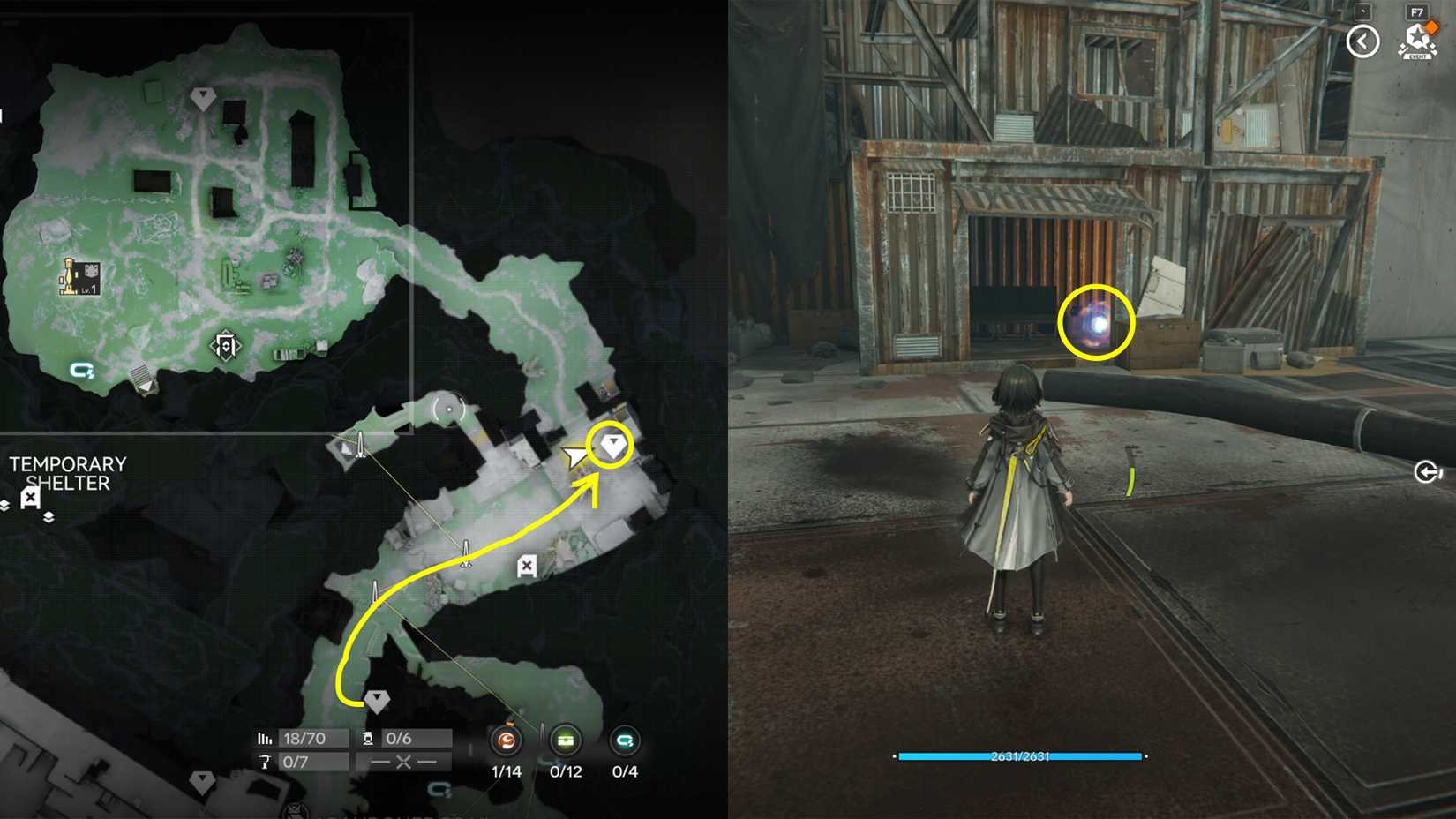
Task: Click the X crate marker near the map center
Action: point(527,566)
